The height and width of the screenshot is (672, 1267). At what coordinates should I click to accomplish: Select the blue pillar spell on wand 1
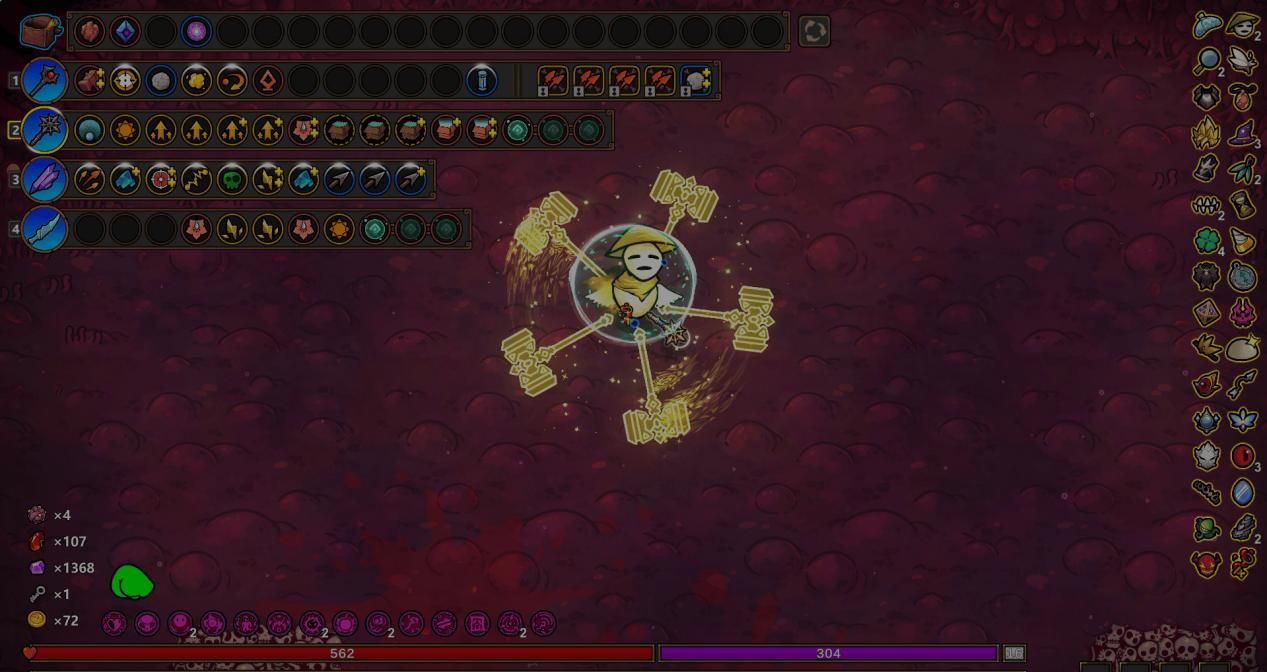[482, 80]
